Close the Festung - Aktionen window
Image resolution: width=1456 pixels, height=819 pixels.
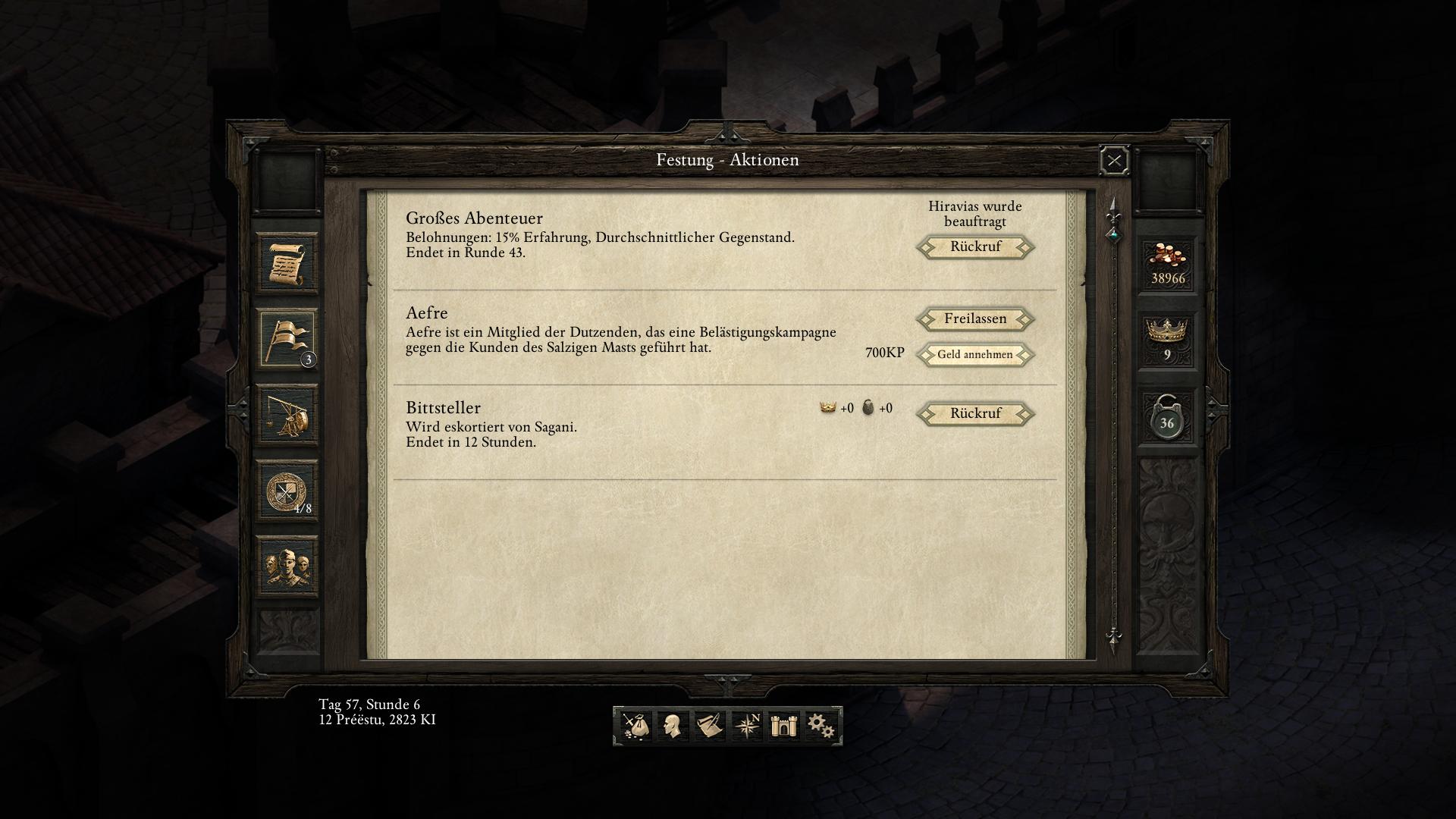tap(1114, 161)
